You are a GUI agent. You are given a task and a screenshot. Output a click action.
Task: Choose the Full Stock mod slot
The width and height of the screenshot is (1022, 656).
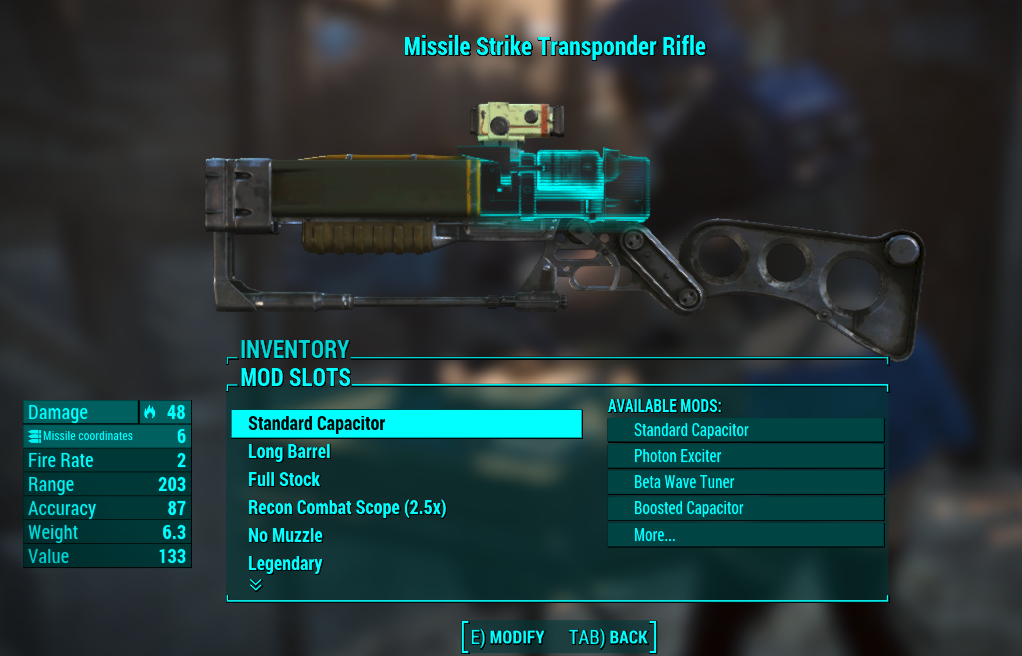tap(284, 480)
